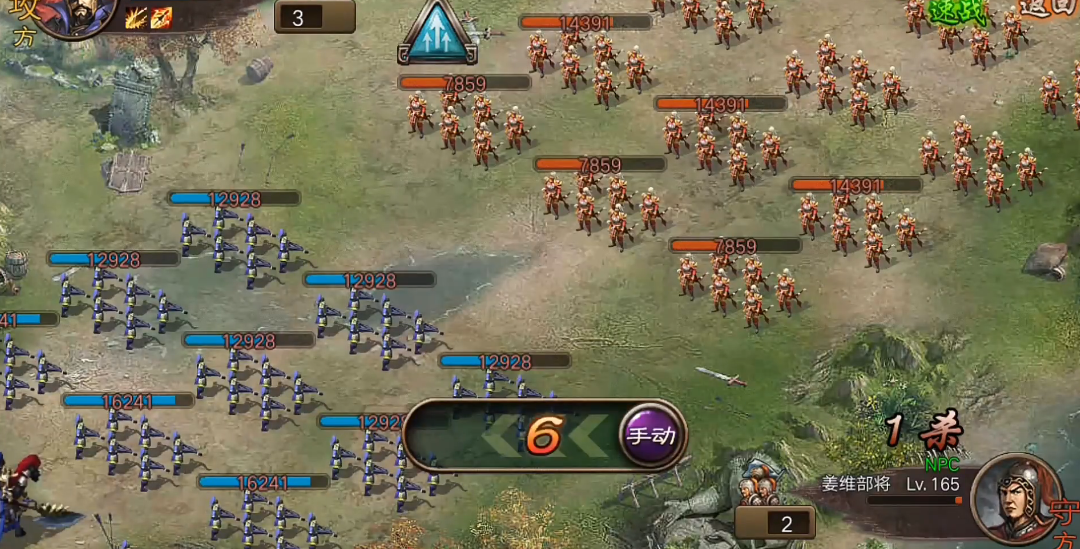Select the attacker general portrait
The height and width of the screenshot is (549, 1080).
click(x=73, y=14)
